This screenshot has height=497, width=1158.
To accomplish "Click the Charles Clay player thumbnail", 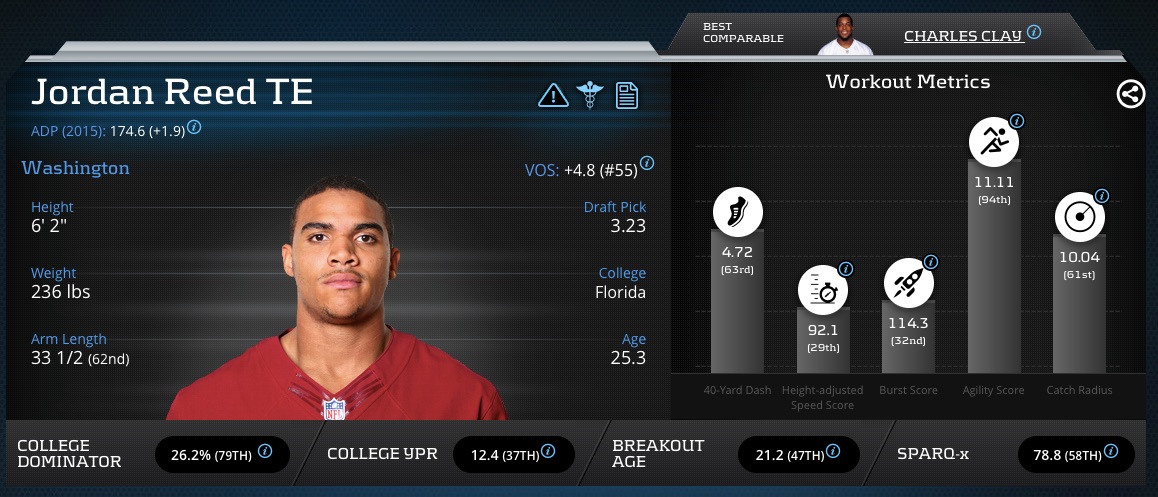I will [845, 35].
